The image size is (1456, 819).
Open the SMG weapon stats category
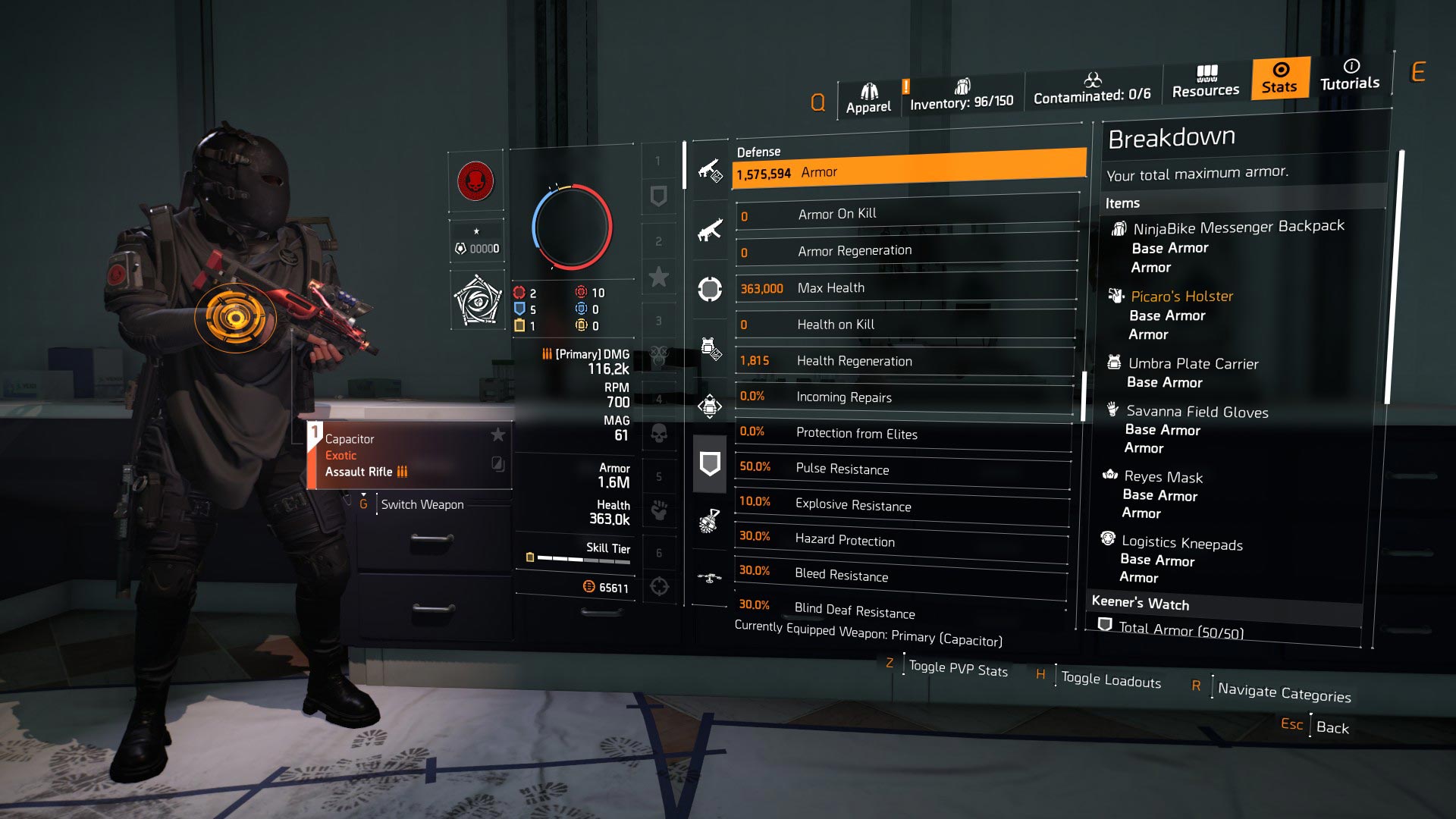pyautogui.click(x=709, y=230)
